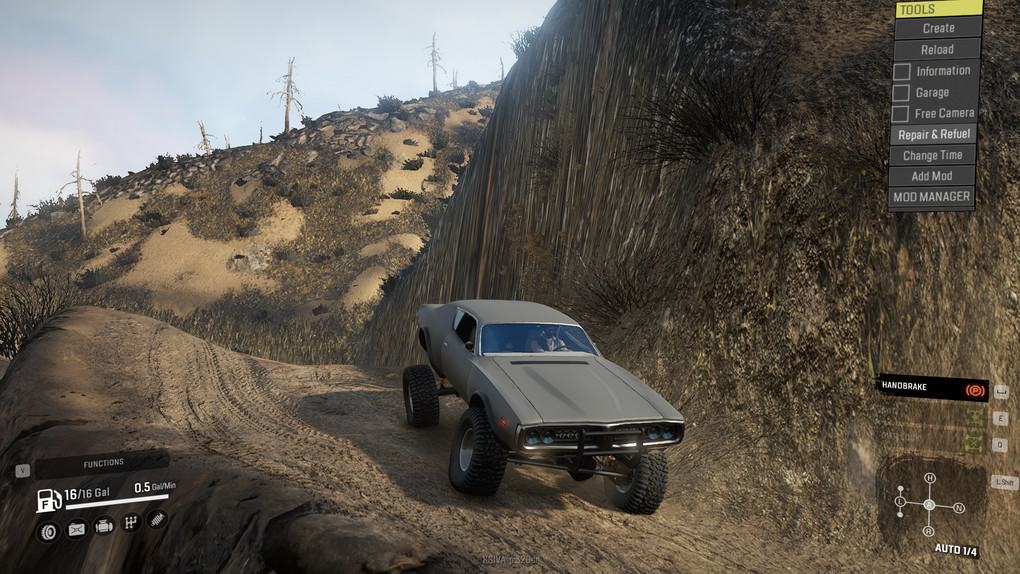Image resolution: width=1020 pixels, height=574 pixels.
Task: Reload using the Tools panel
Action: 937,49
